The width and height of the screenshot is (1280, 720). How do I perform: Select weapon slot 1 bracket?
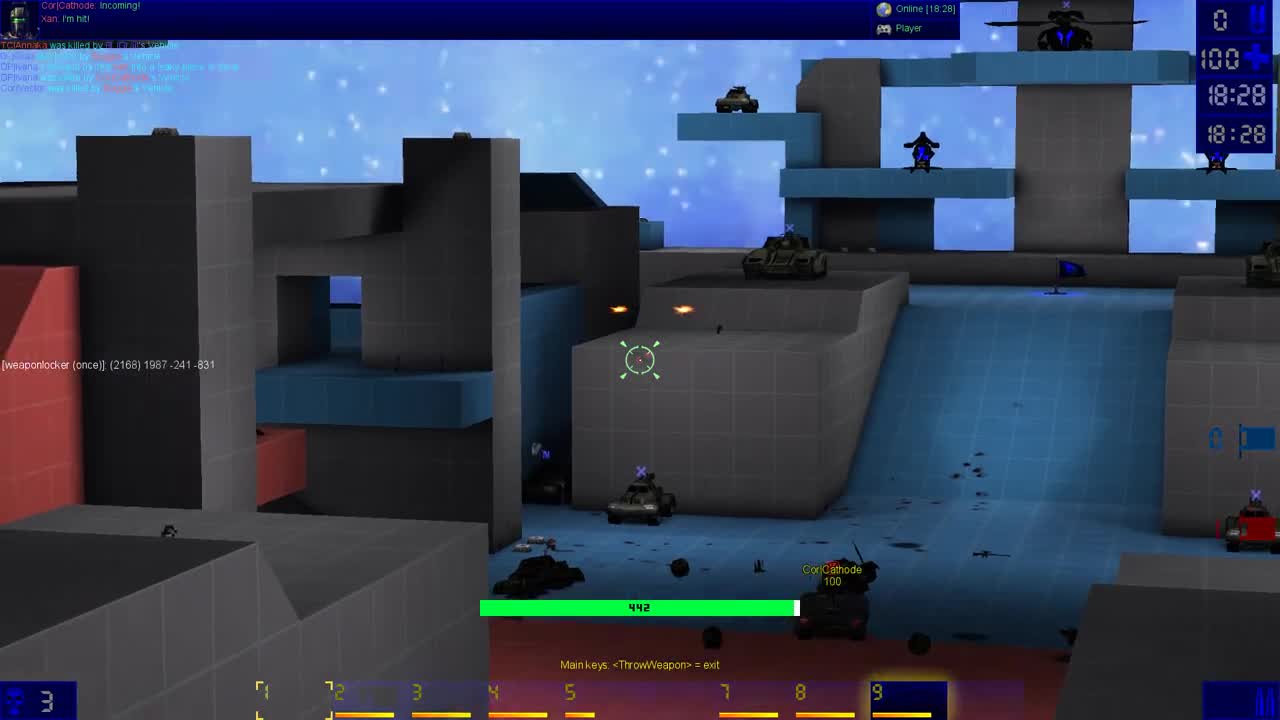point(265,695)
